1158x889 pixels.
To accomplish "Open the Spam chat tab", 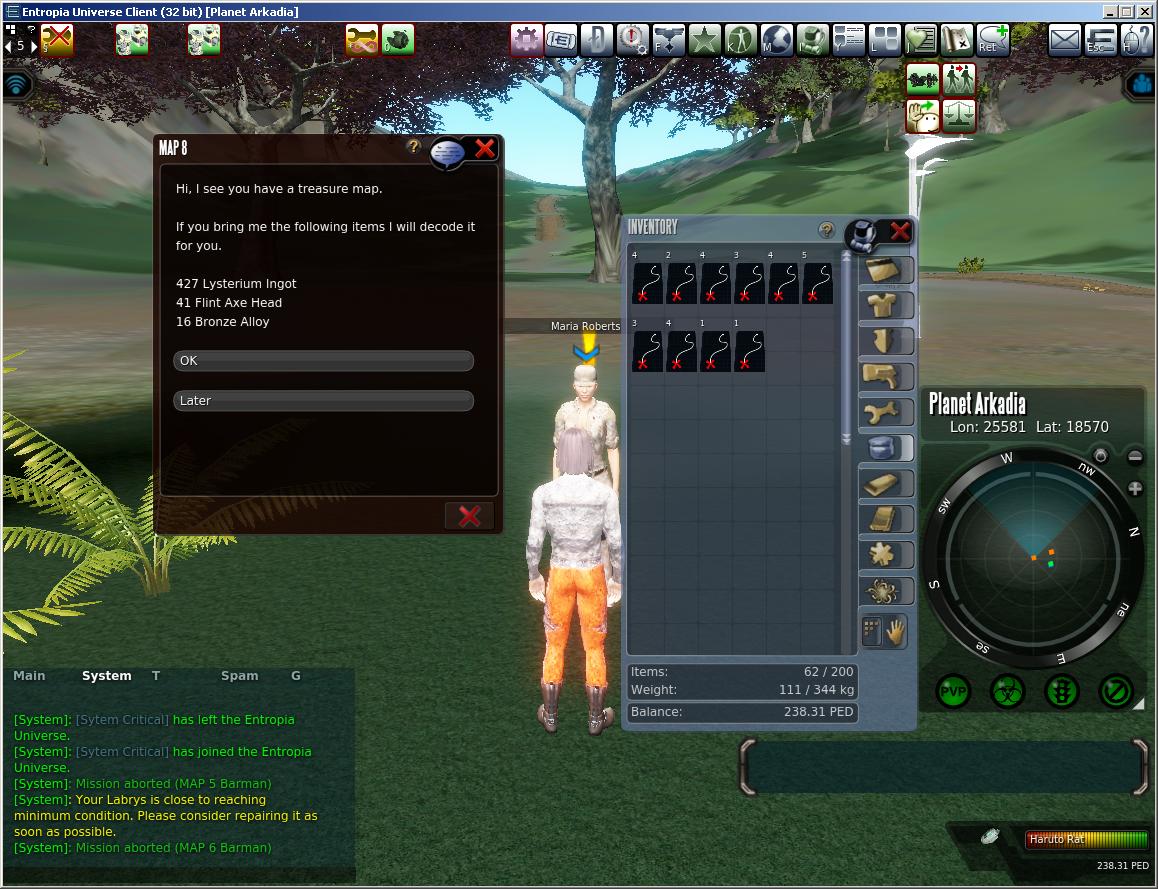I will (239, 676).
